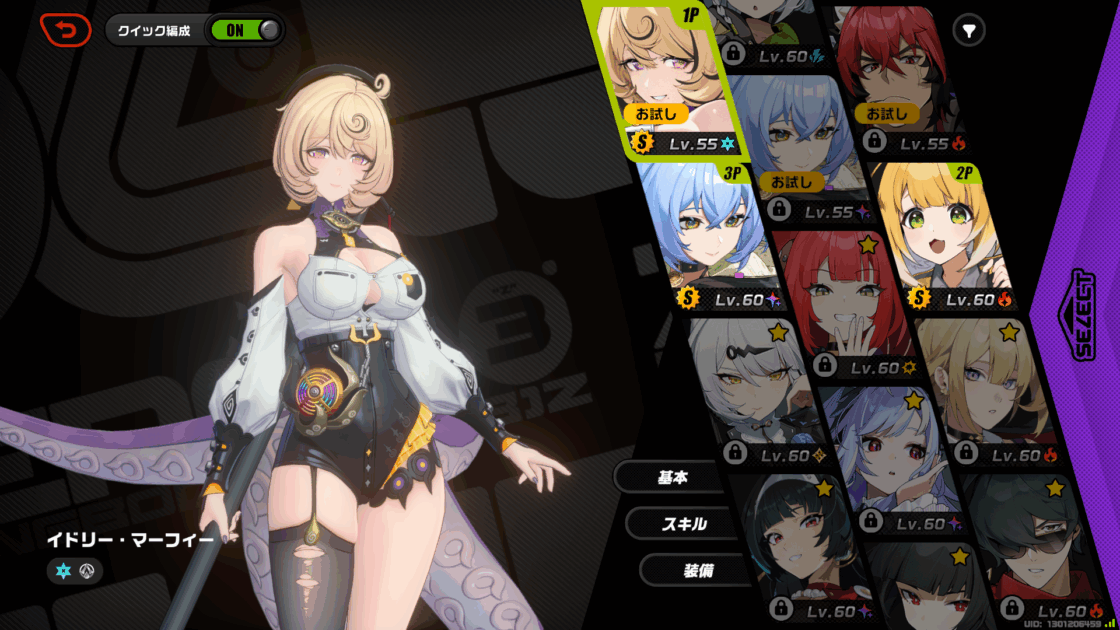This screenshot has height=630, width=1120.
Task: Choose the 2P yellow-haired green-eyed character
Action: click(945, 235)
